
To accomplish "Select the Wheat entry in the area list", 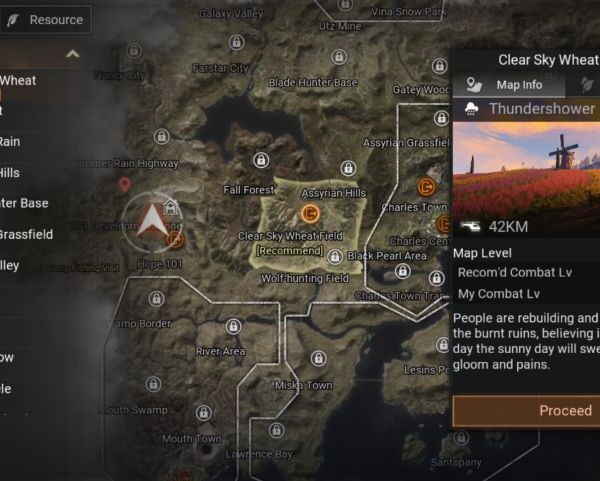I will [18, 80].
